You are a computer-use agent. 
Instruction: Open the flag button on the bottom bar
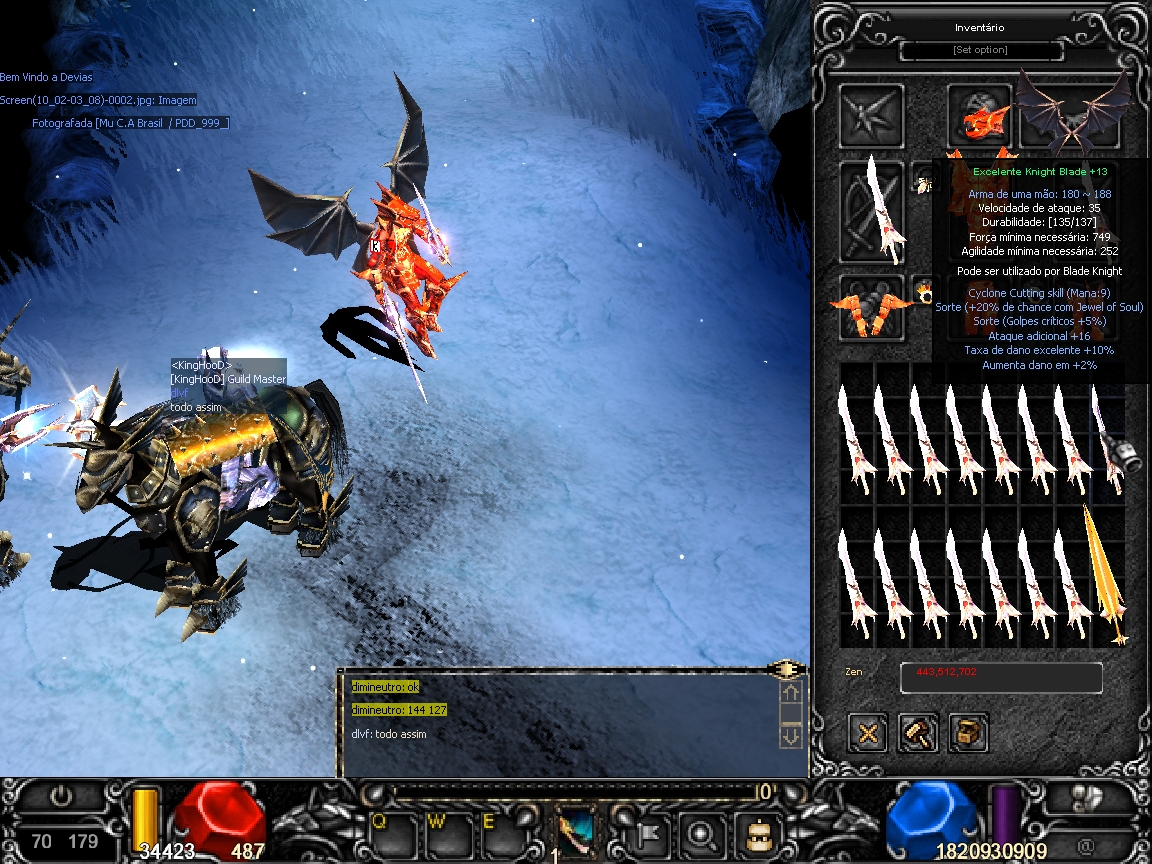coord(645,832)
